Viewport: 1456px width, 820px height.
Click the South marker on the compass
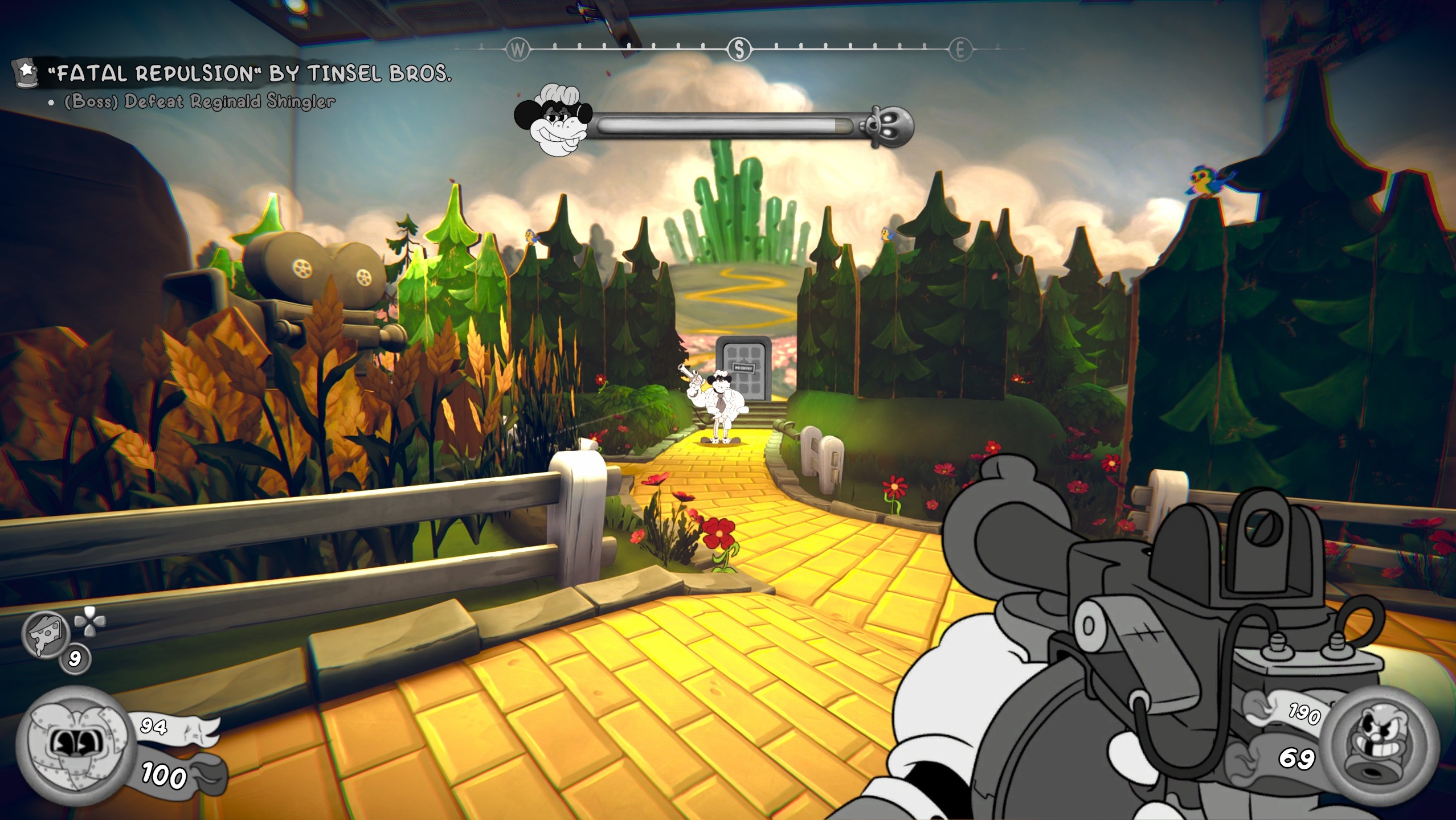click(739, 50)
